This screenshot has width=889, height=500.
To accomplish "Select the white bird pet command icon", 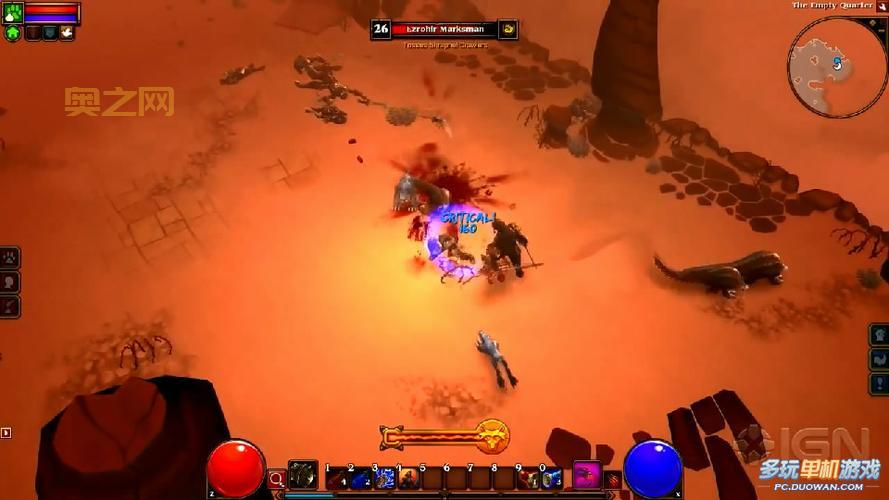I will pos(66,32).
